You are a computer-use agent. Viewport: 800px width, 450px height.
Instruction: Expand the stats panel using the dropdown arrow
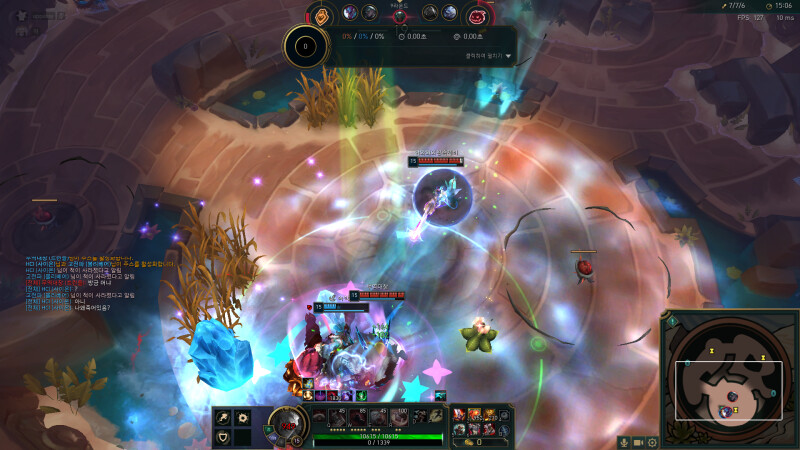(508, 57)
